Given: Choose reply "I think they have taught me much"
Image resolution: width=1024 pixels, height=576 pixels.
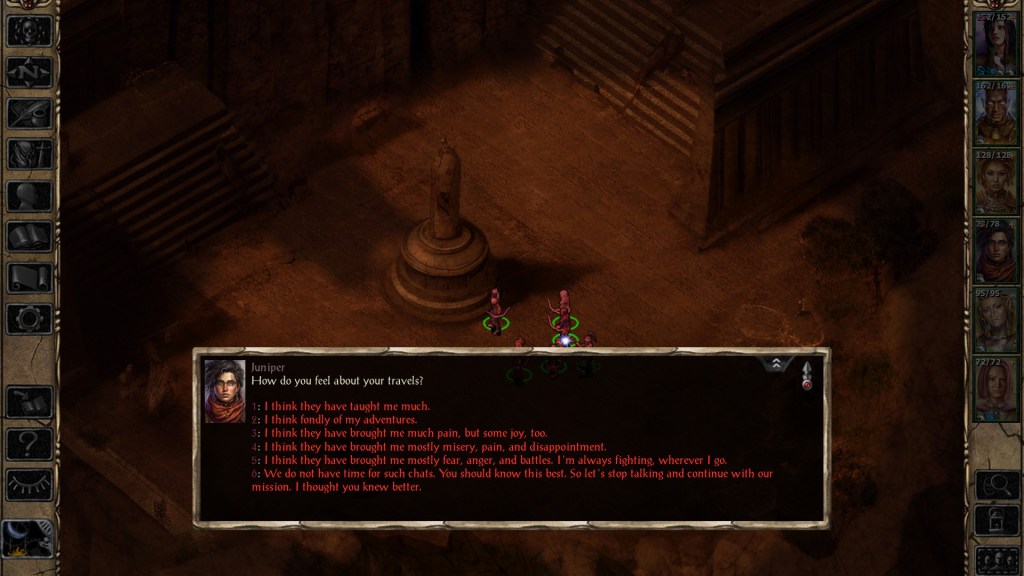Looking at the screenshot, I should (345, 406).
